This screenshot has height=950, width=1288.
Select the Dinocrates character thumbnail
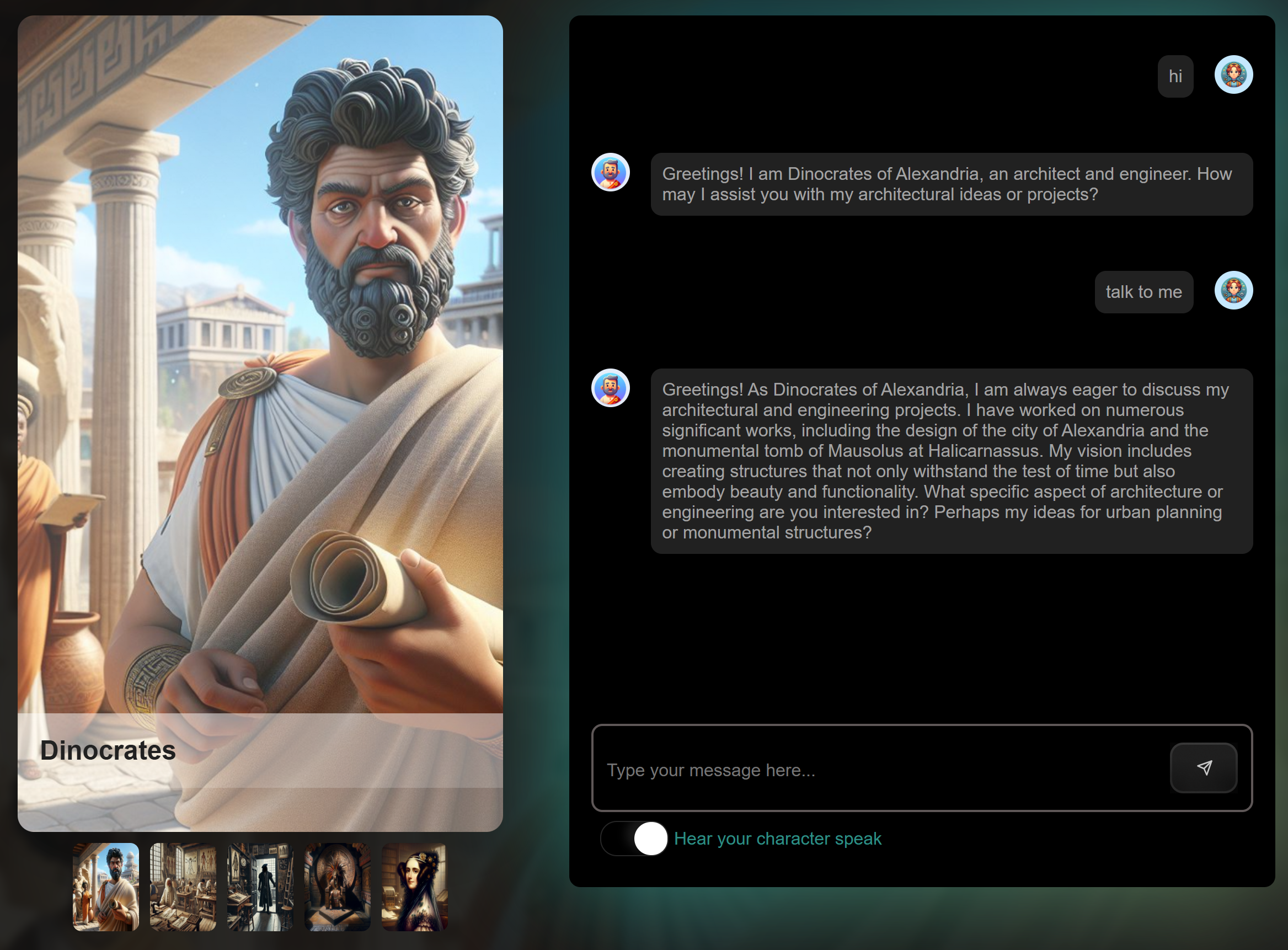point(106,888)
